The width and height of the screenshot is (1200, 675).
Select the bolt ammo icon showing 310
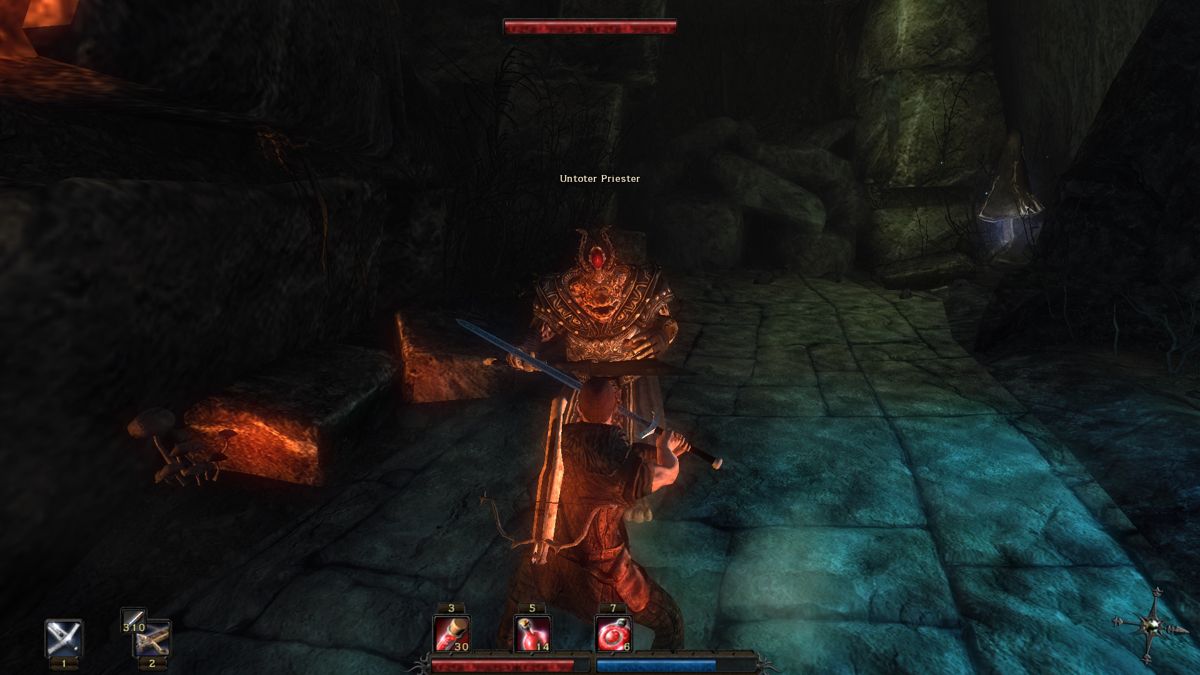coord(132,621)
